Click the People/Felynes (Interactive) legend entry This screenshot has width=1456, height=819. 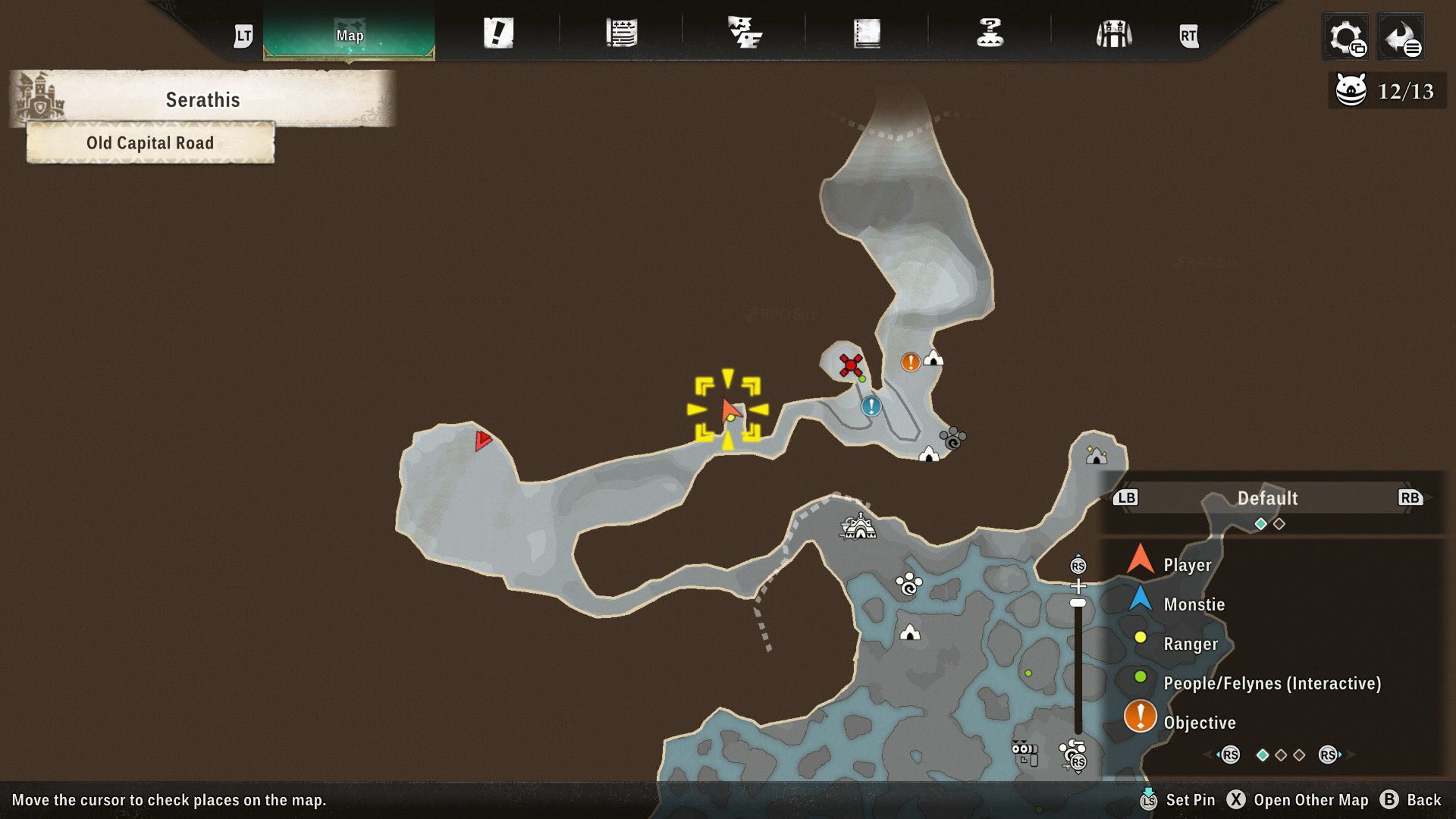(x=1272, y=683)
